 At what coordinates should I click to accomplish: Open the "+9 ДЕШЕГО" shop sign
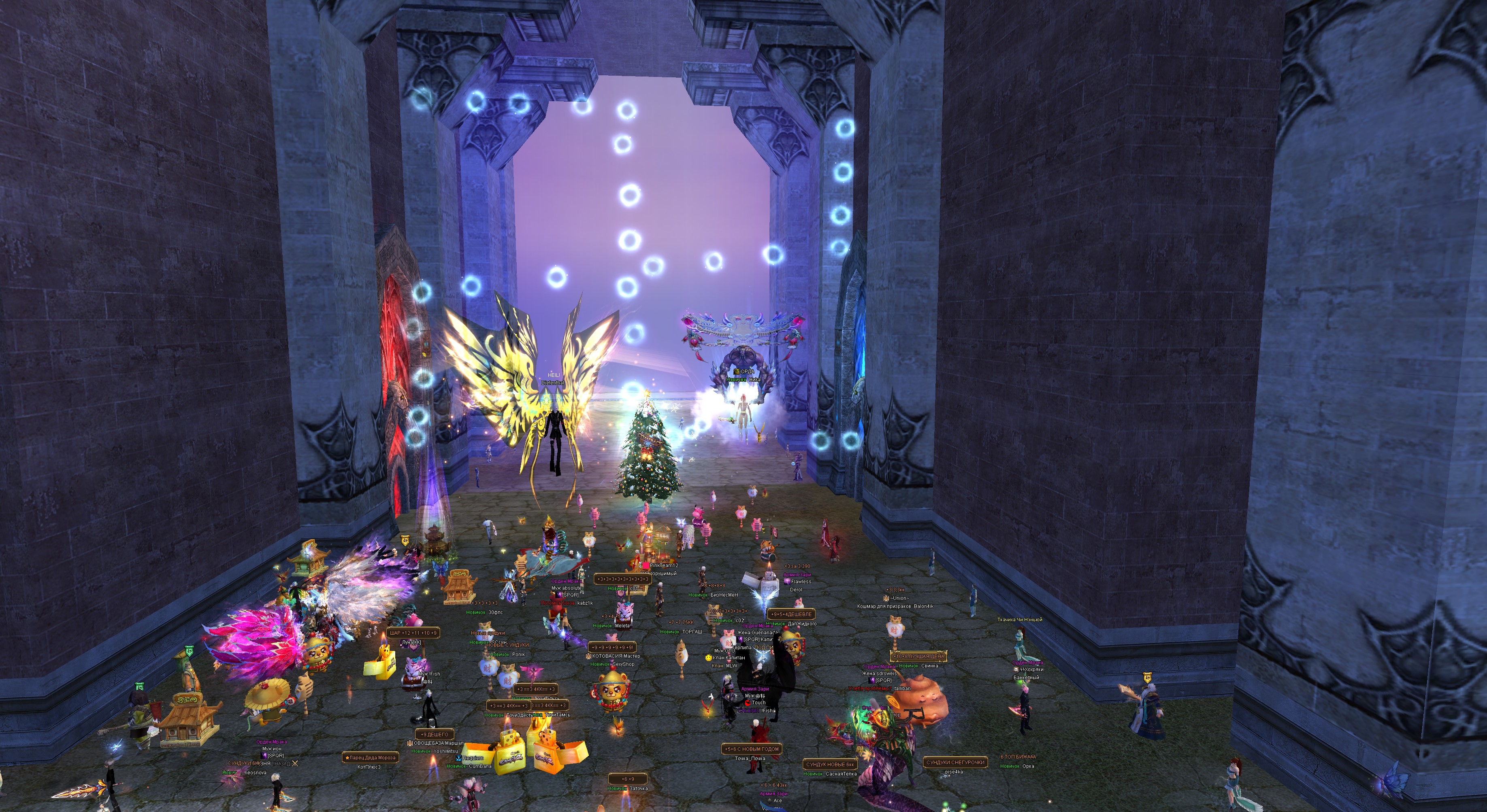pyautogui.click(x=434, y=735)
